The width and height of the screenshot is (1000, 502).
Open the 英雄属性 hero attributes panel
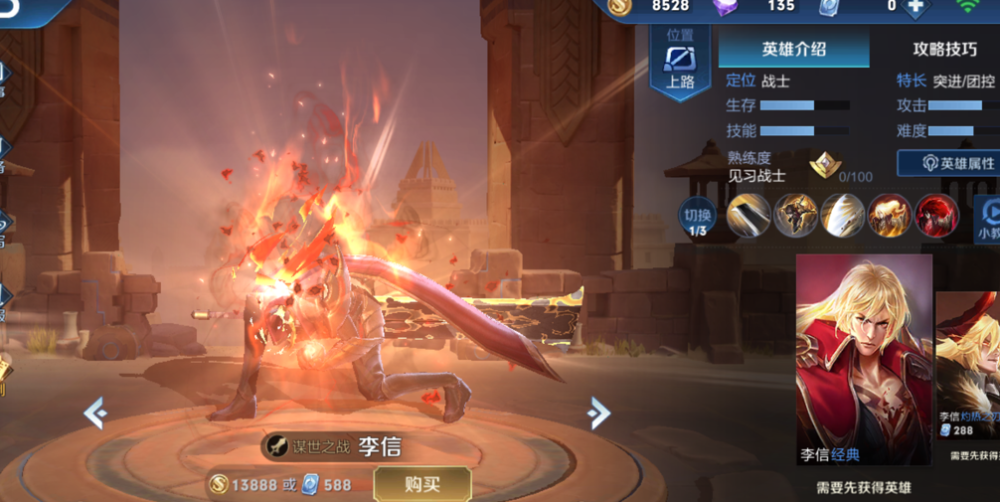point(948,163)
